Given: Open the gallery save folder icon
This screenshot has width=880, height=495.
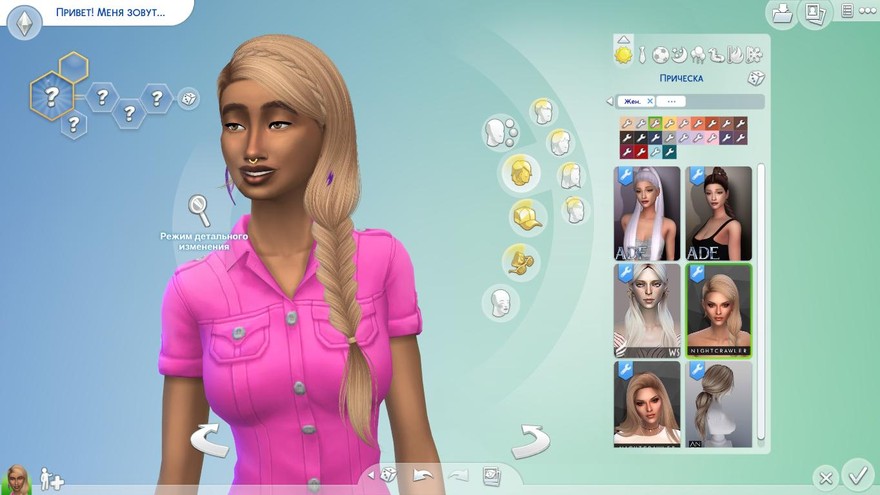Looking at the screenshot, I should pyautogui.click(x=783, y=12).
